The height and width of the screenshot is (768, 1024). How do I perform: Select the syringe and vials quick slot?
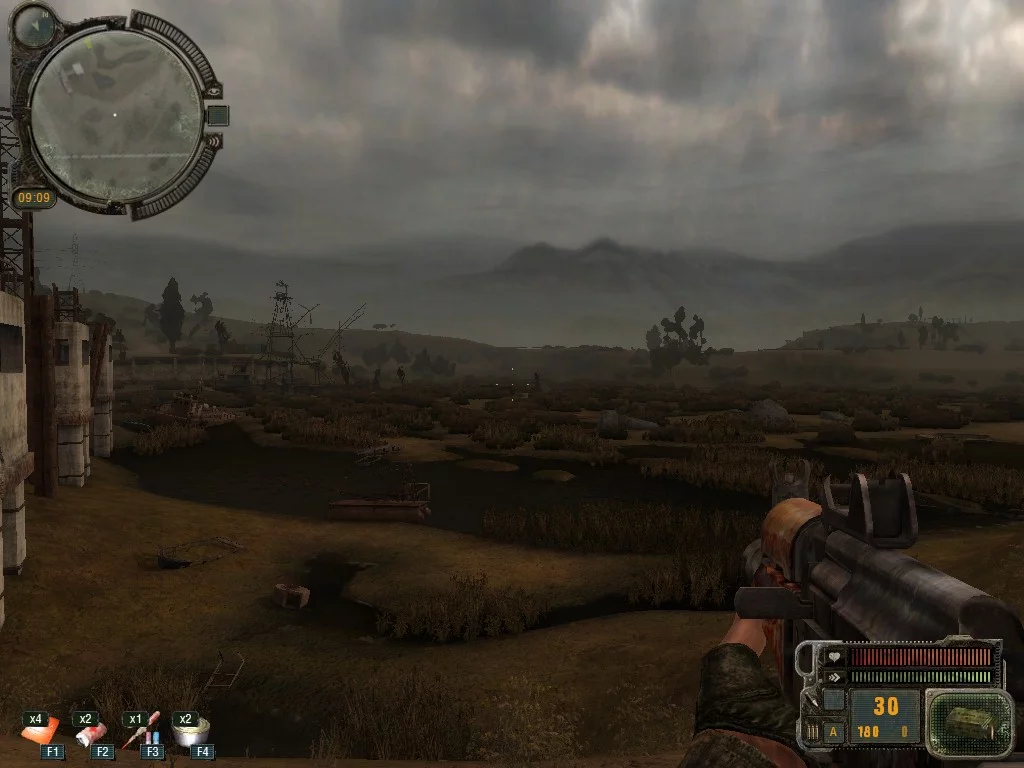pos(140,733)
